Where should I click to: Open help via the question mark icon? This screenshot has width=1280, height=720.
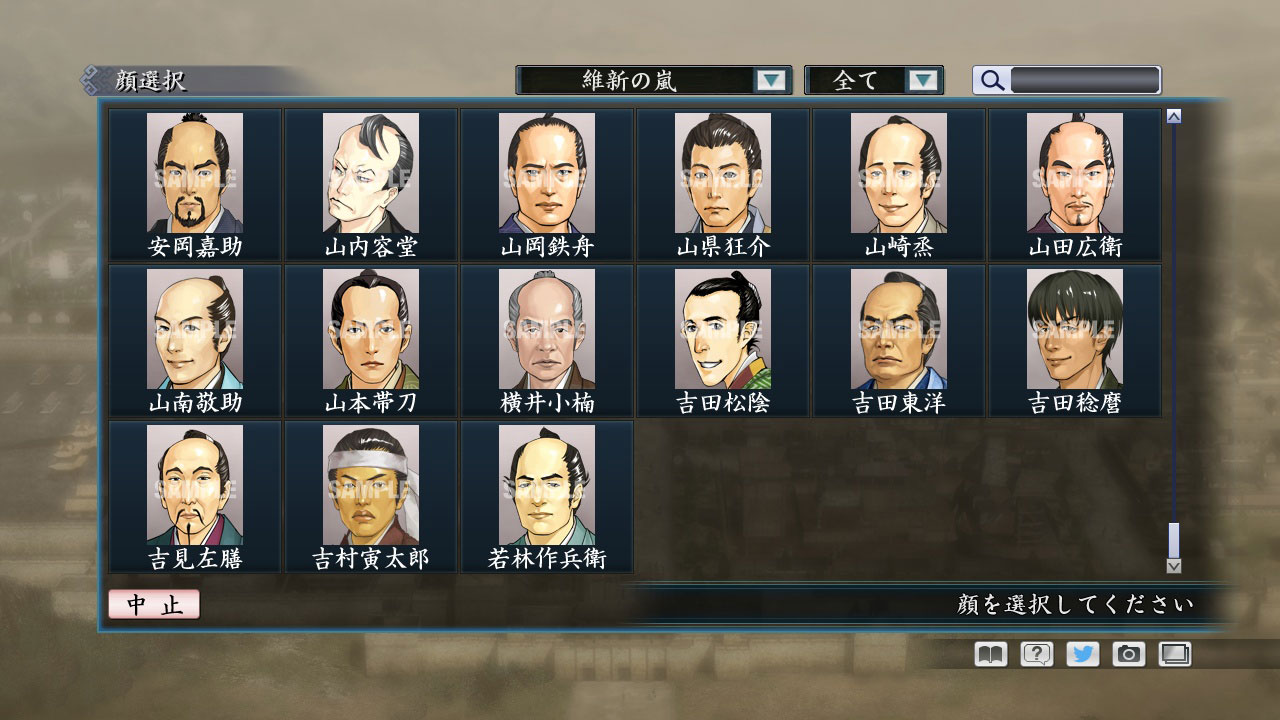(x=1037, y=654)
